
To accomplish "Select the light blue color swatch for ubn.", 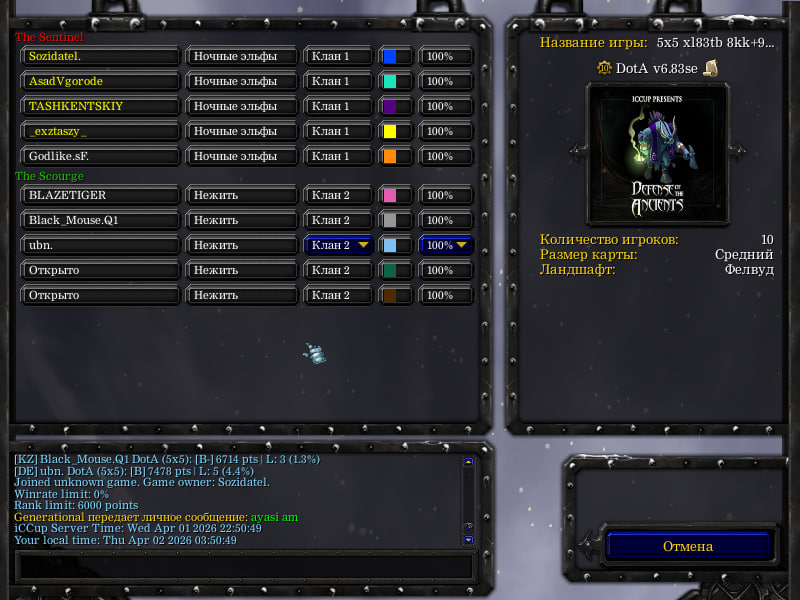I will click(396, 245).
